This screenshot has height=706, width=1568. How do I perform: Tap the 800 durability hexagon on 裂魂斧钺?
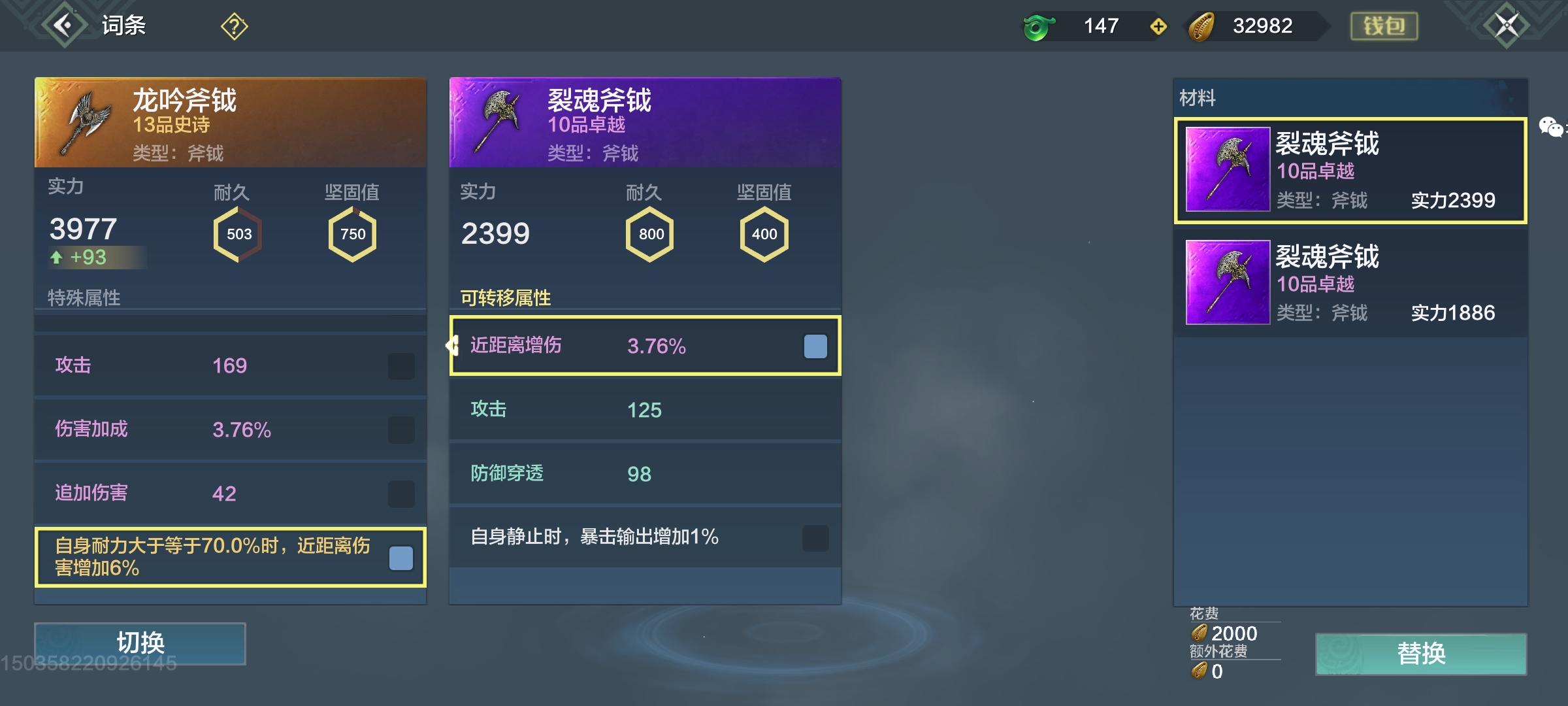click(650, 234)
